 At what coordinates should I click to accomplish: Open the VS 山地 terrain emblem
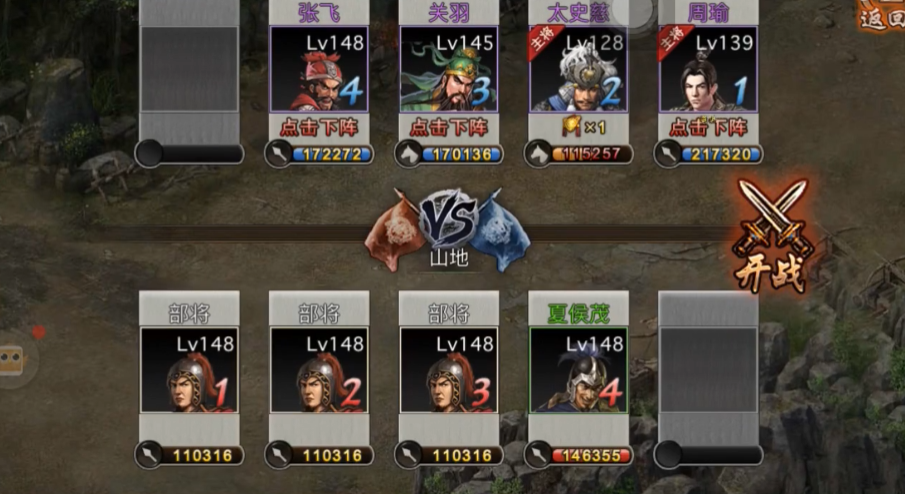pyautogui.click(x=449, y=228)
